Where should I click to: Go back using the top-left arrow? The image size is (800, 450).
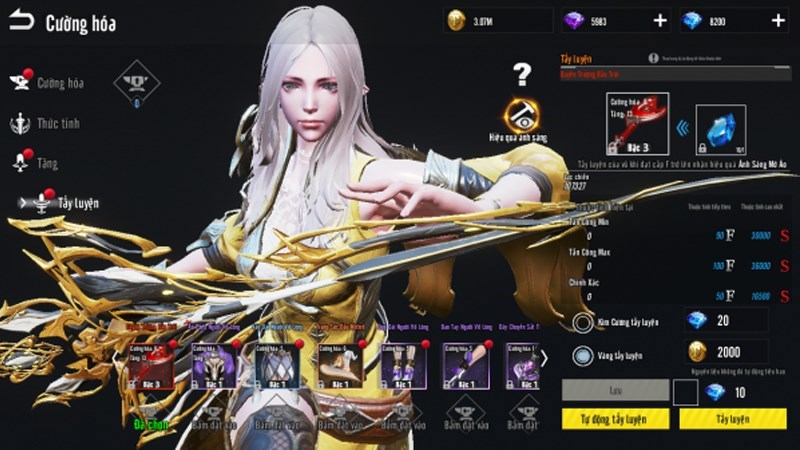(21, 21)
